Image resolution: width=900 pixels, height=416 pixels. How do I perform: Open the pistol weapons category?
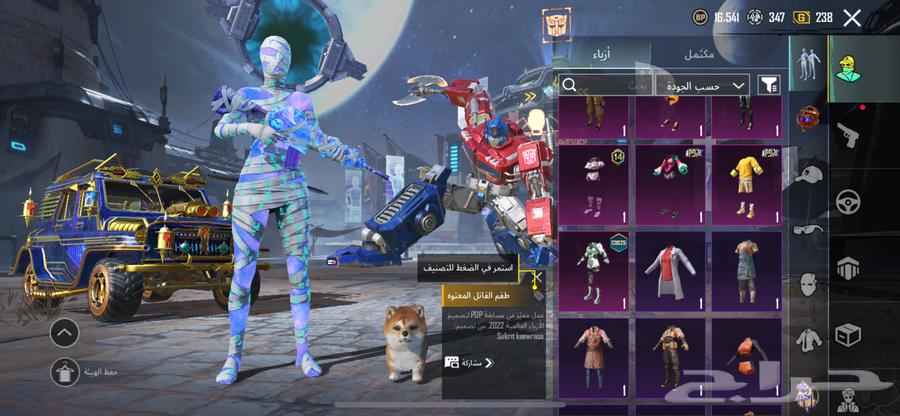pos(846,133)
